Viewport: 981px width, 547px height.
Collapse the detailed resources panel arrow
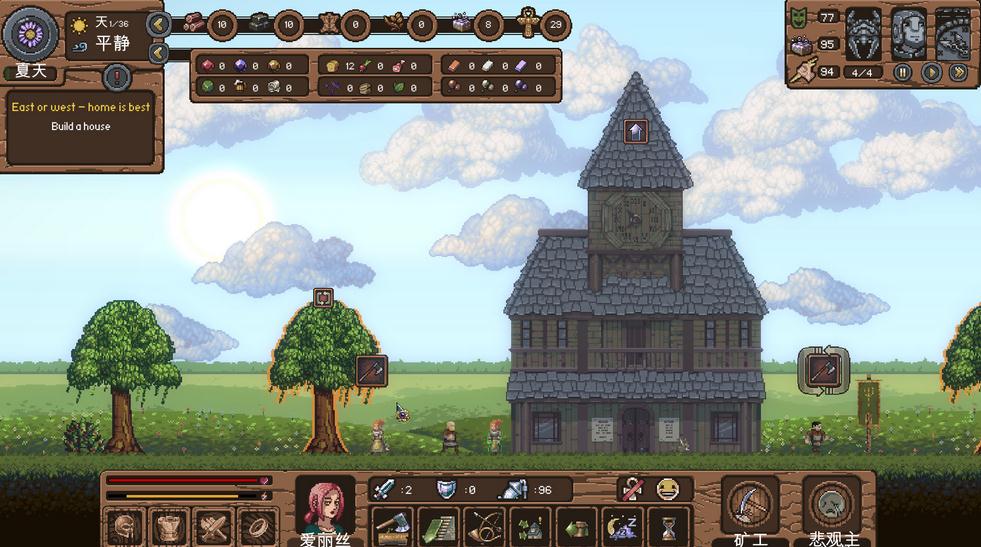click(158, 53)
